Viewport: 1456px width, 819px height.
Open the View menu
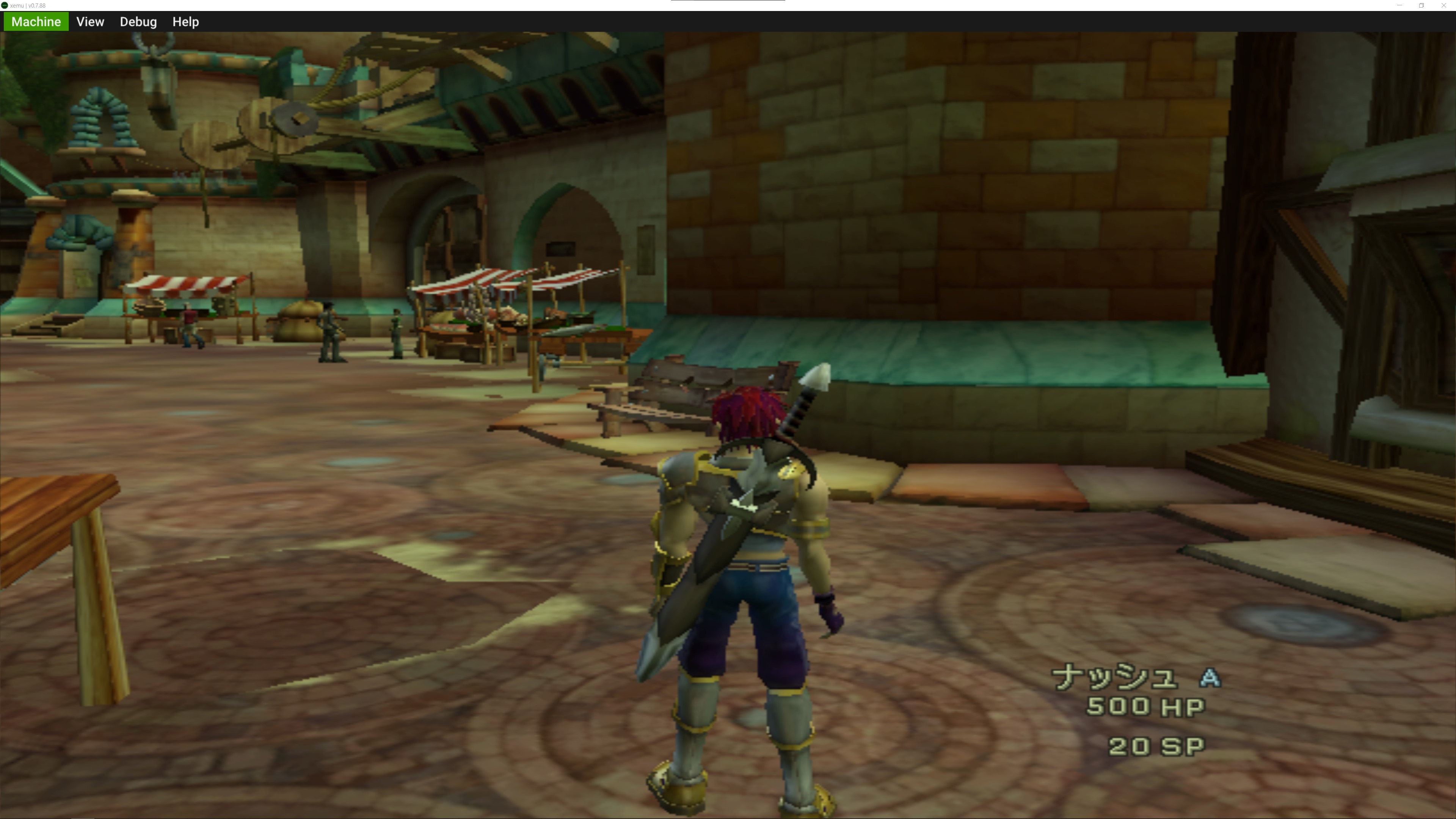[x=90, y=22]
